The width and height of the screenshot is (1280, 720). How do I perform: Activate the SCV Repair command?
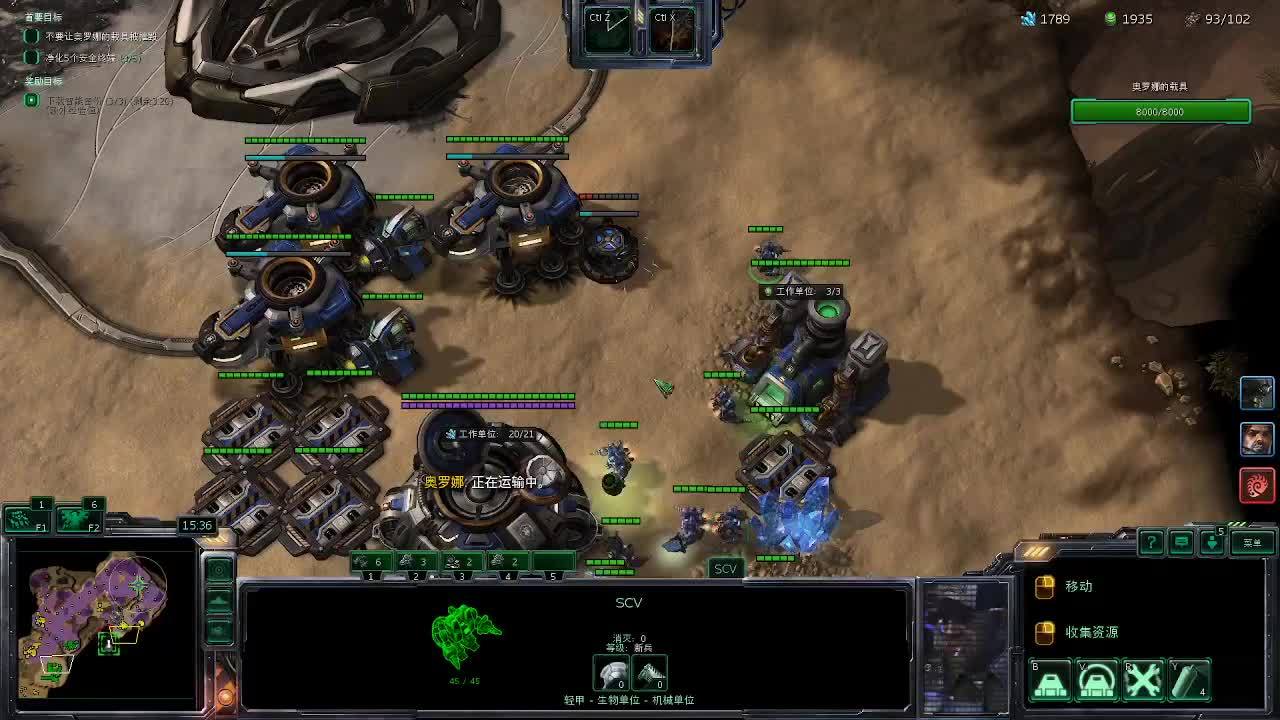pos(1143,681)
